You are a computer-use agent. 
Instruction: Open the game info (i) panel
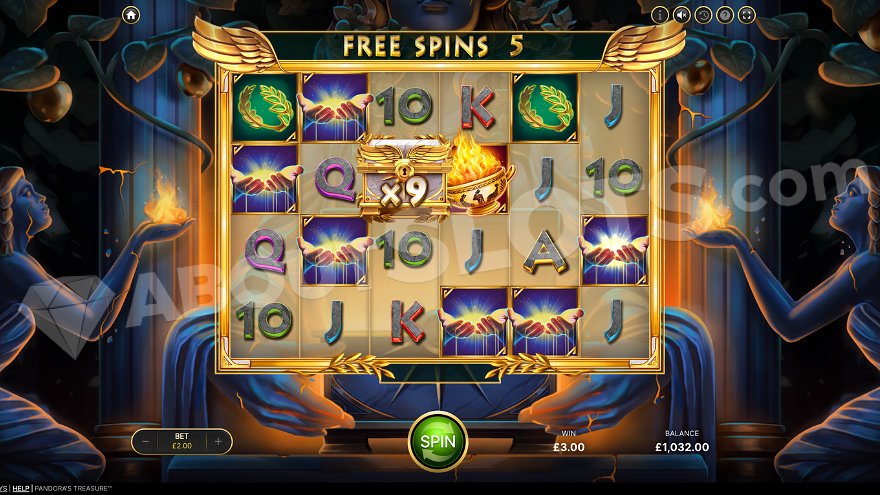click(660, 15)
